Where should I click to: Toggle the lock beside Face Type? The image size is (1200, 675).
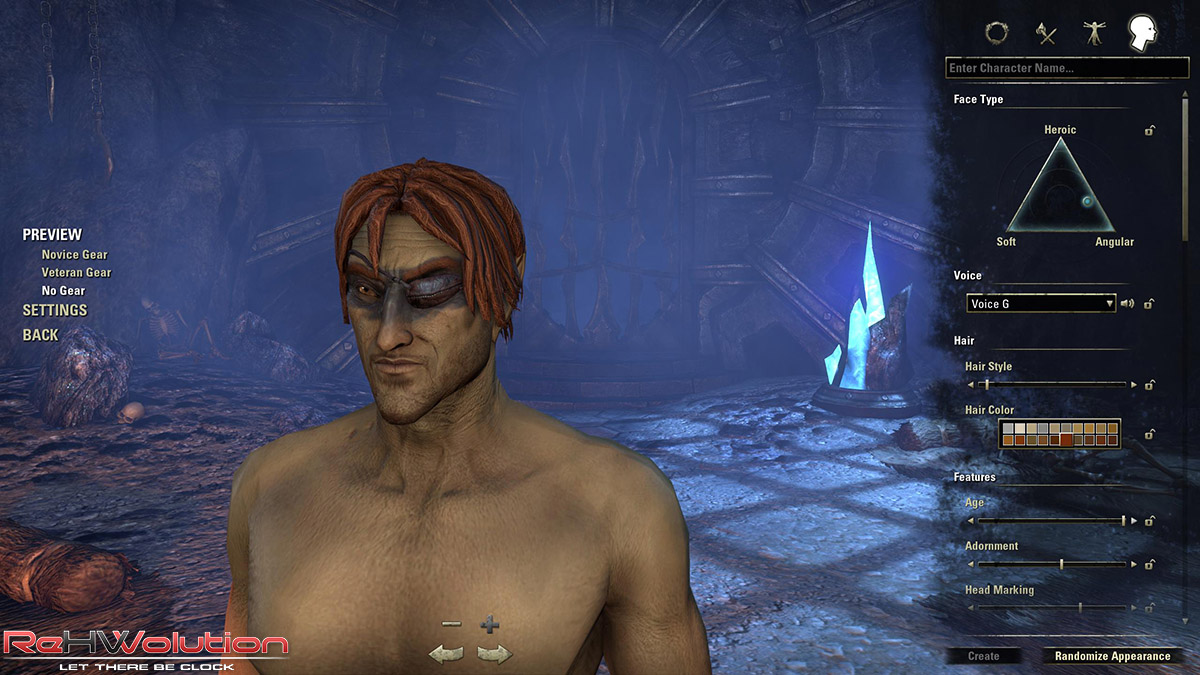click(1151, 130)
